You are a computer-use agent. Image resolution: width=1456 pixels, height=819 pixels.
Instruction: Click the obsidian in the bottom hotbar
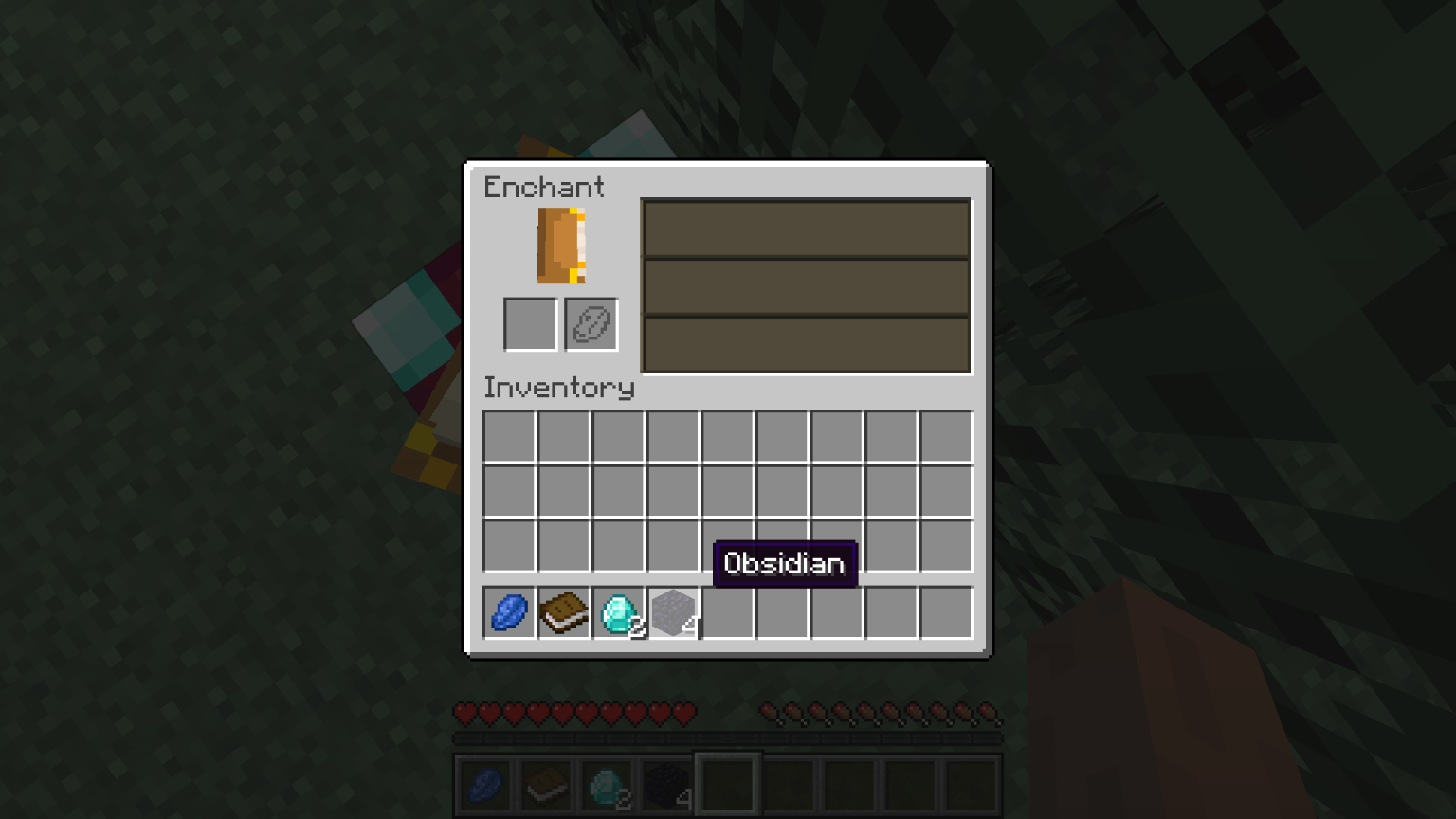click(667, 784)
